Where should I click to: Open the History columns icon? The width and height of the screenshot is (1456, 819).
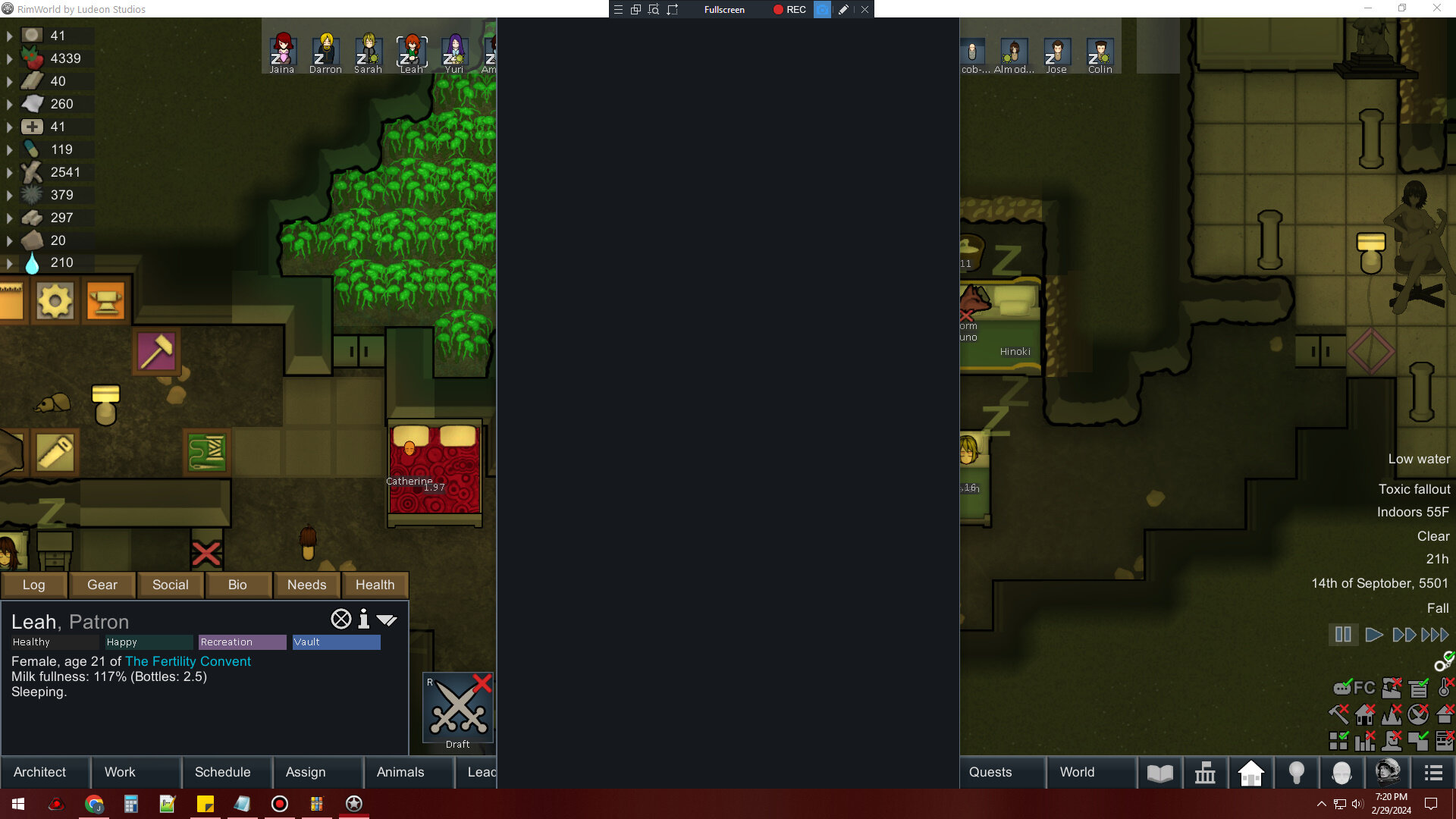tap(1206, 773)
